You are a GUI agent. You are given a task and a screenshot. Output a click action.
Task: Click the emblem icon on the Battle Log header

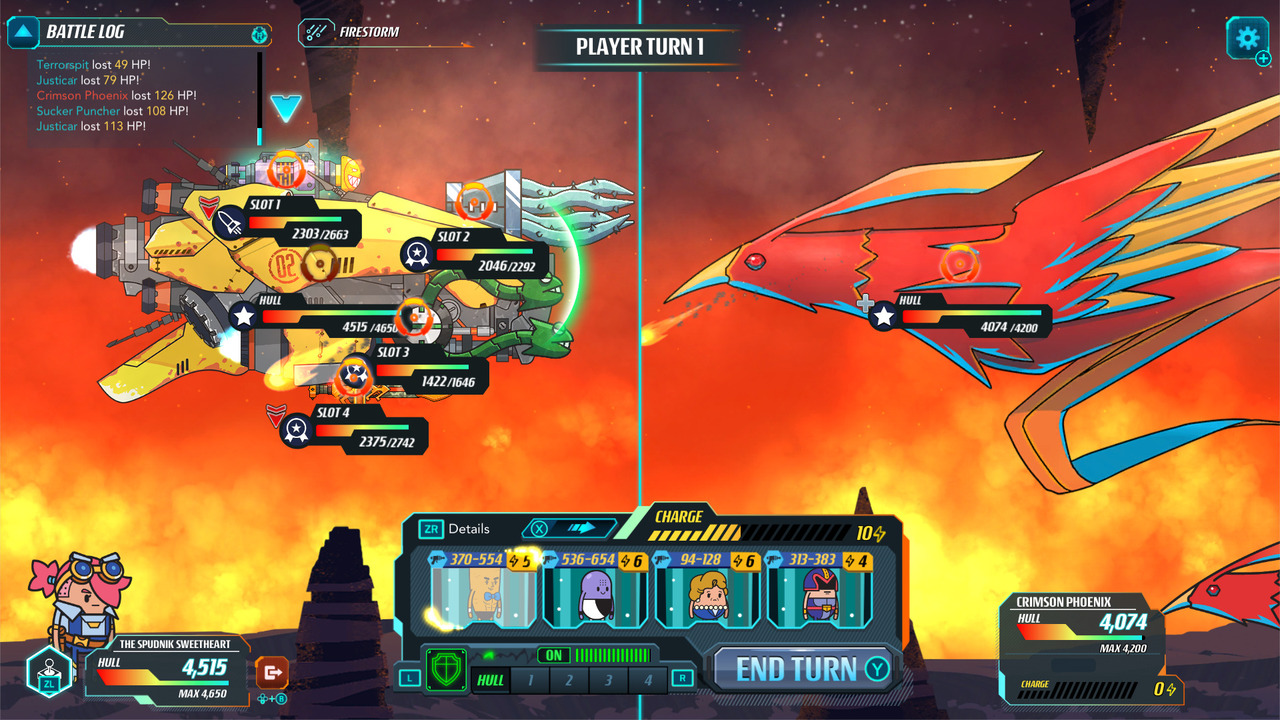coord(258,33)
